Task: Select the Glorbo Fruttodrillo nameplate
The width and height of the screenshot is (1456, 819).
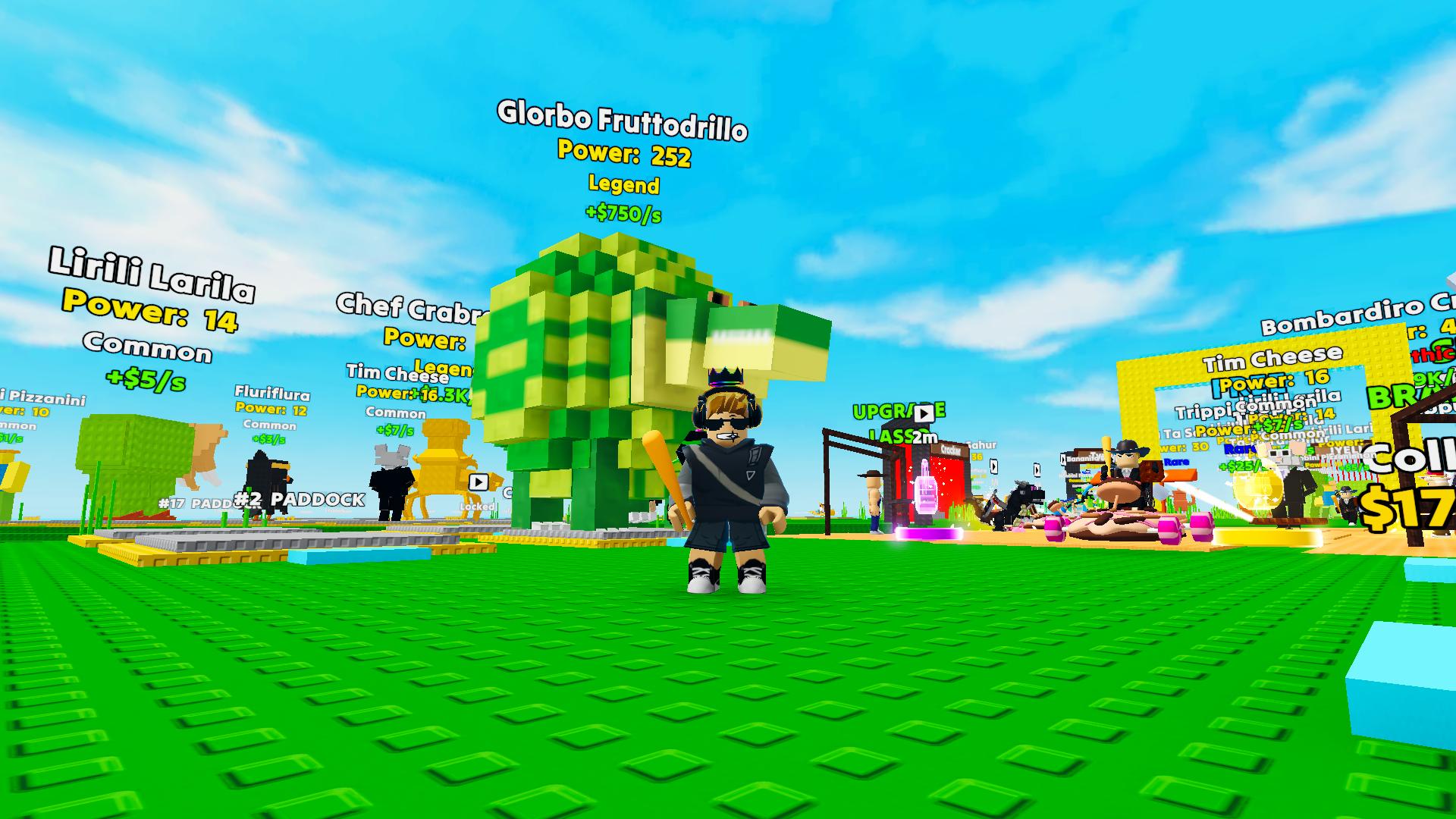Action: click(x=622, y=120)
